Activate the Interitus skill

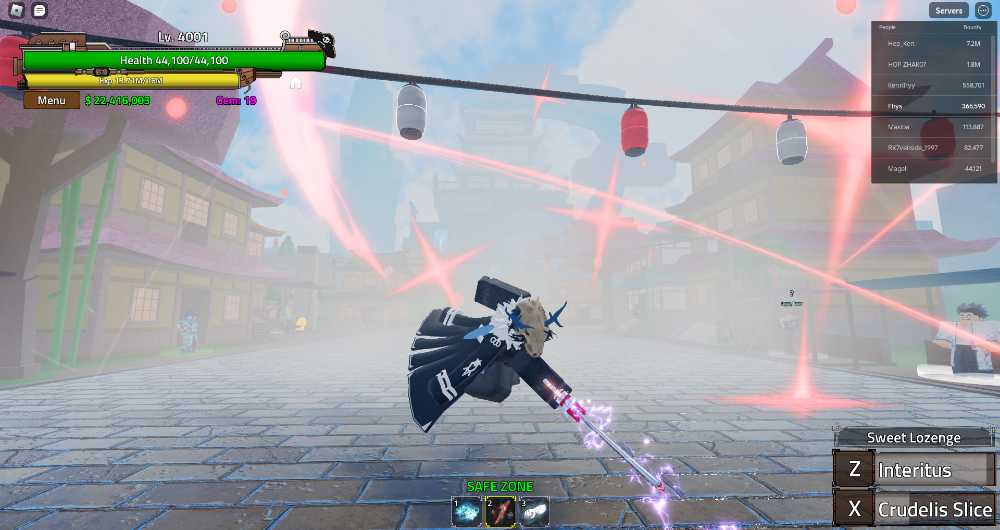tap(915, 469)
